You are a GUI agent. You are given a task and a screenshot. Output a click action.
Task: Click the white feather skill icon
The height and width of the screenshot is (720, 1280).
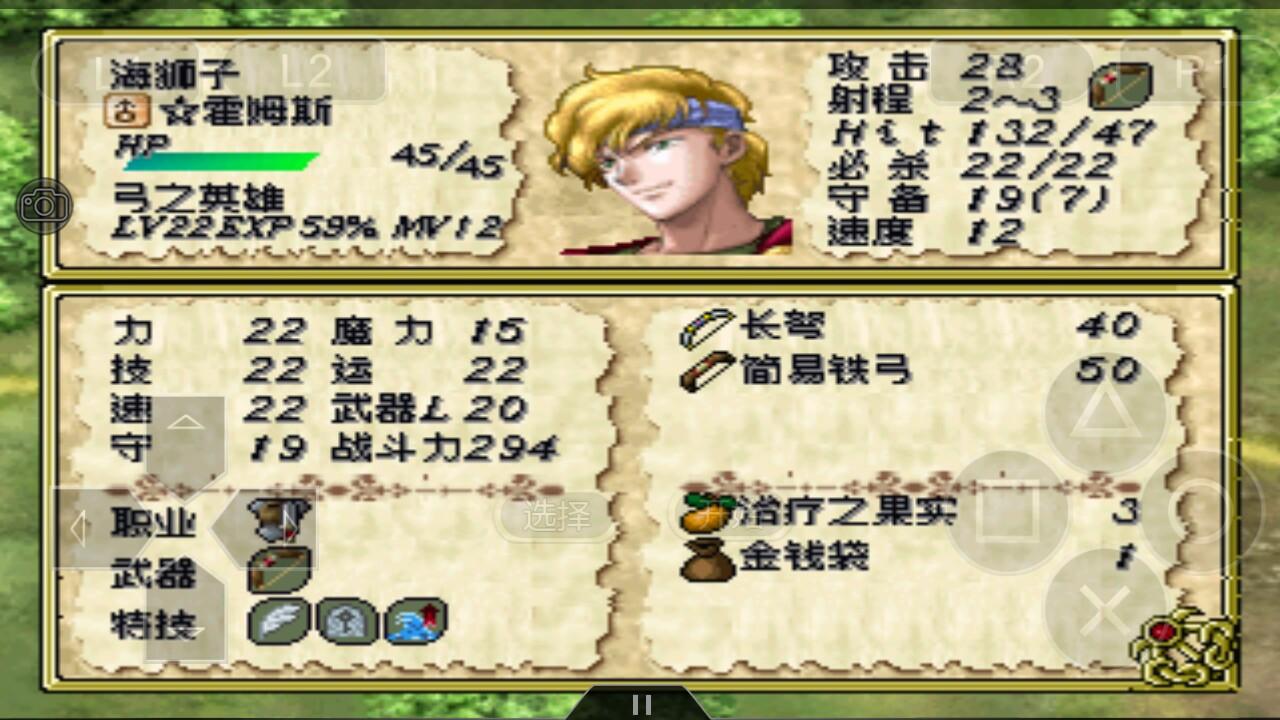pos(278,621)
